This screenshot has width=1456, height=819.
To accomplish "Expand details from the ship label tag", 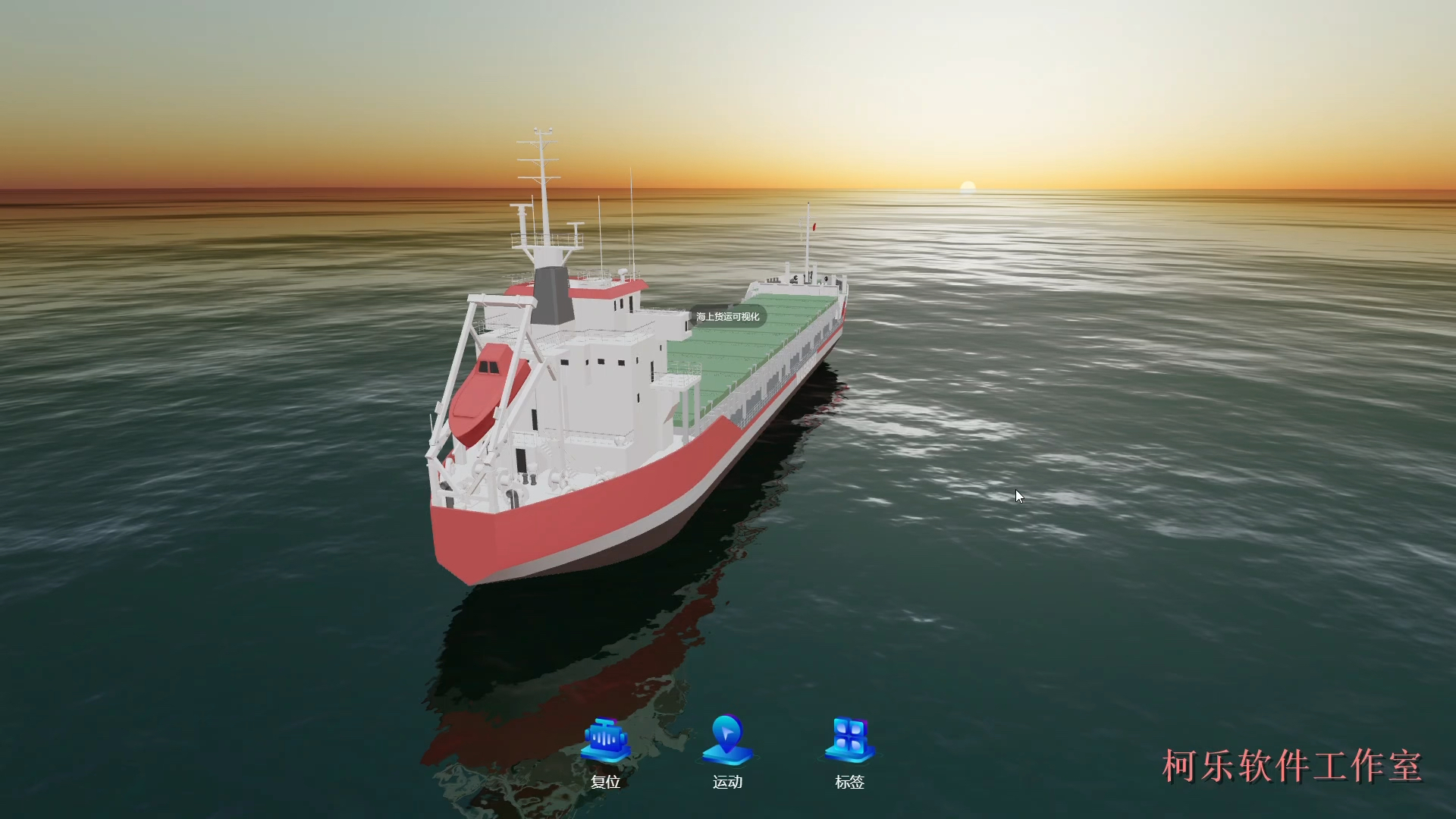I will (x=730, y=316).
